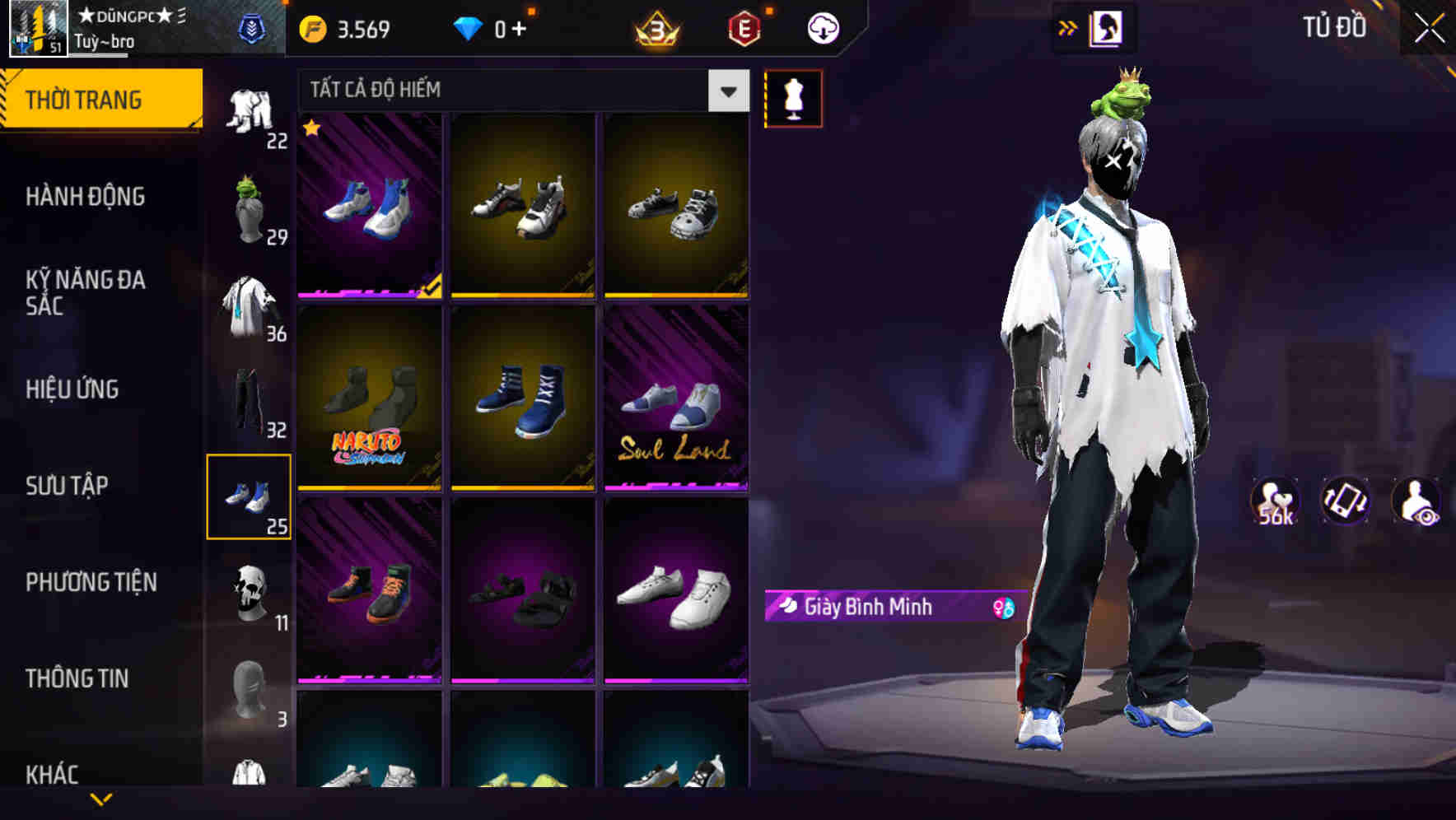Expand the sidebar with the bottom chevron

coord(101,798)
